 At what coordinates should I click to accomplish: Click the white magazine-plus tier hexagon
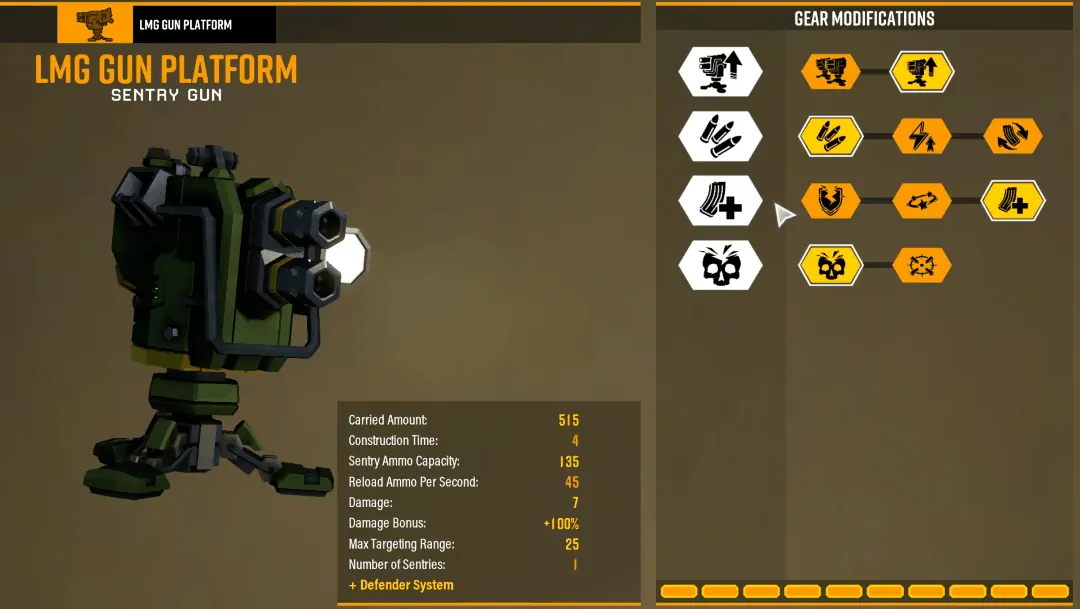tap(720, 201)
